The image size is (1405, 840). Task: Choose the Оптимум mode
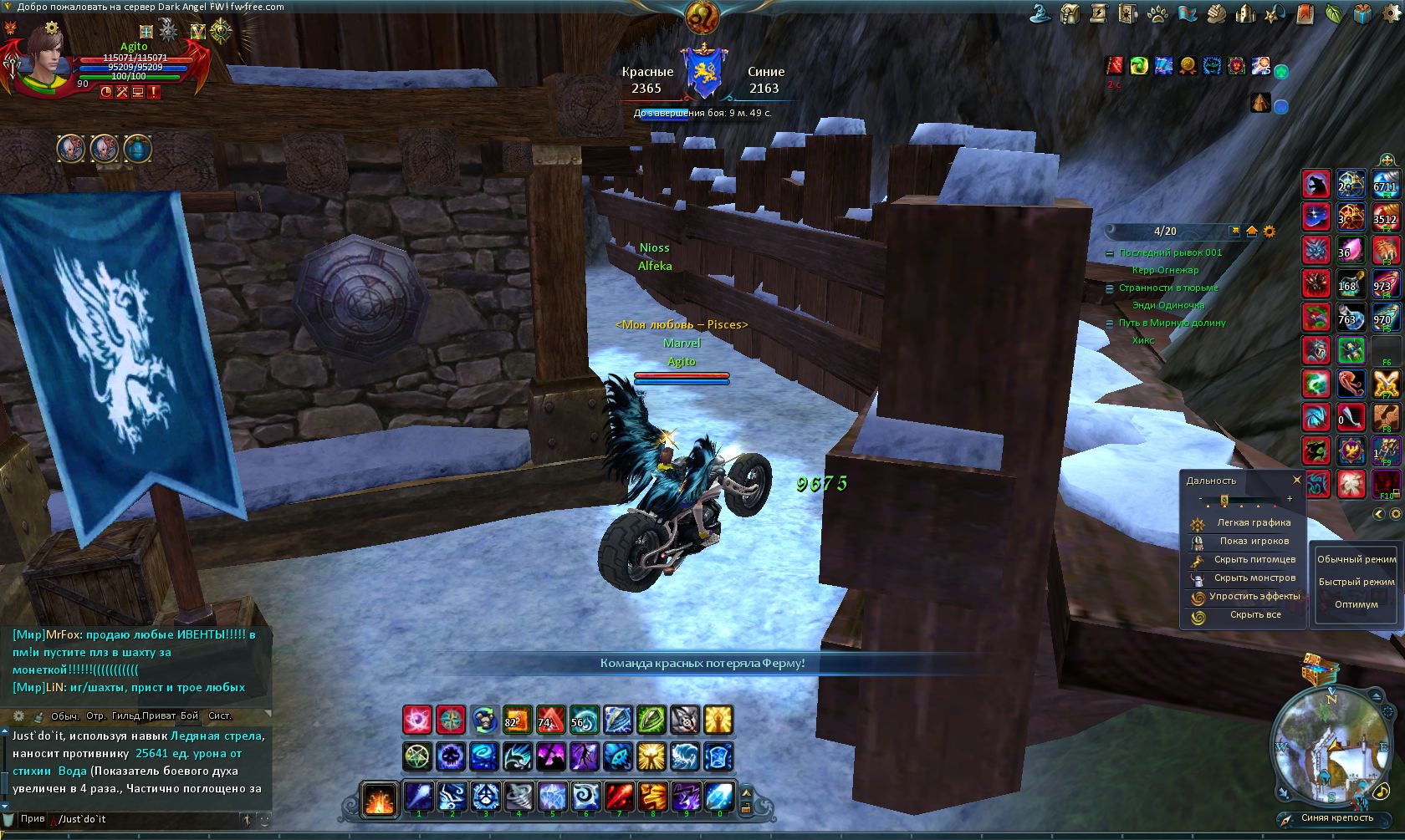tap(1356, 604)
